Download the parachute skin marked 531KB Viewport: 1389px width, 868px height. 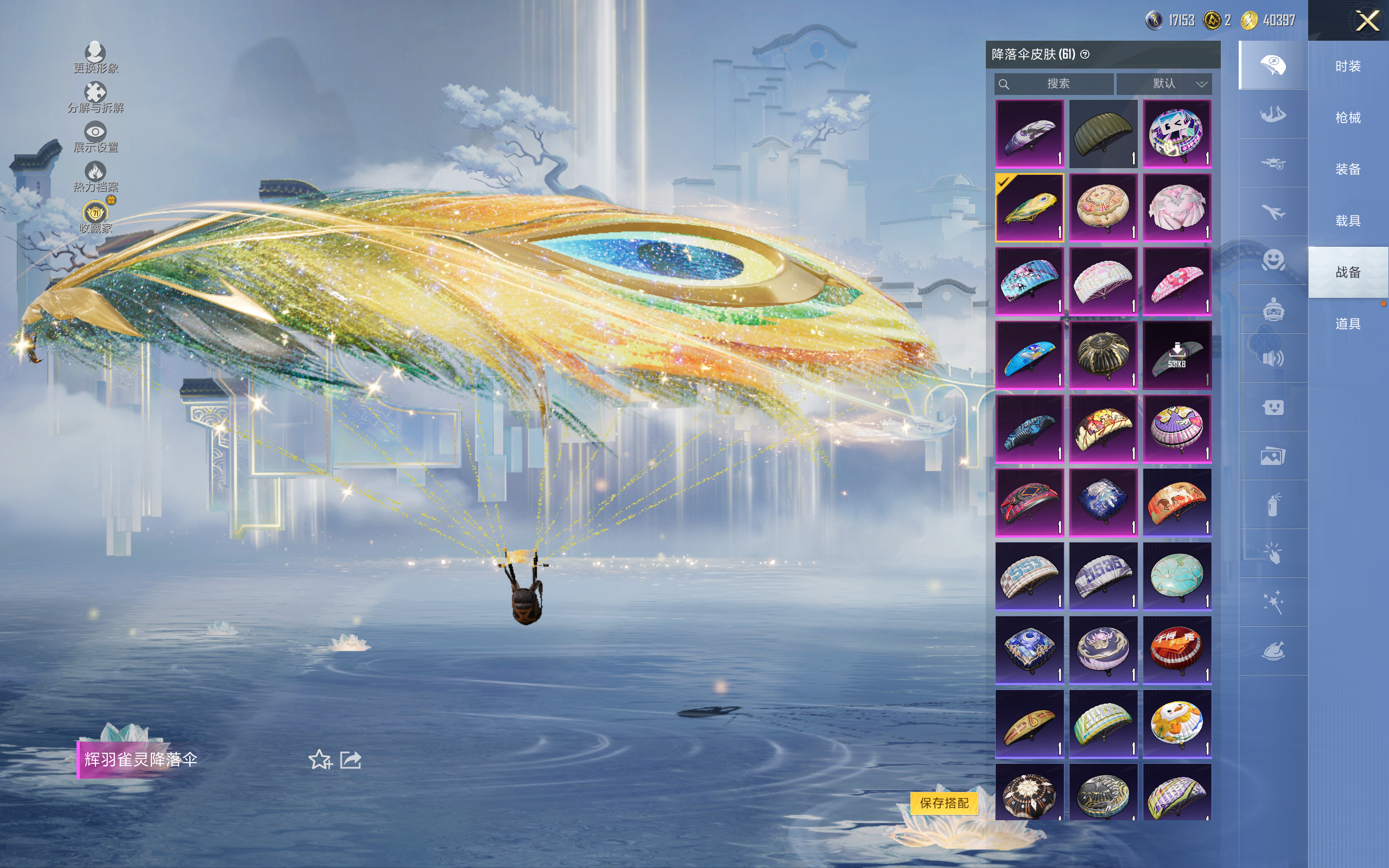coord(1177,355)
